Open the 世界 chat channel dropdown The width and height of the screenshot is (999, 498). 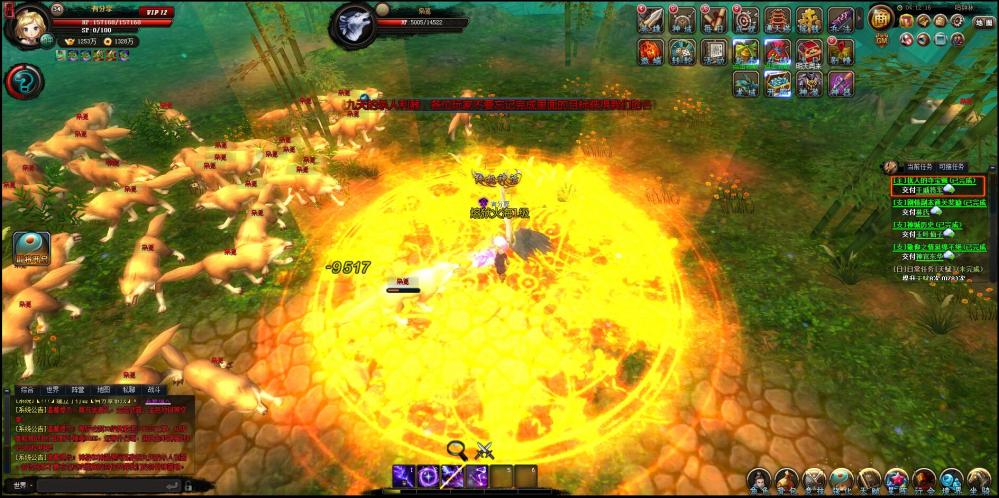[x=20, y=486]
